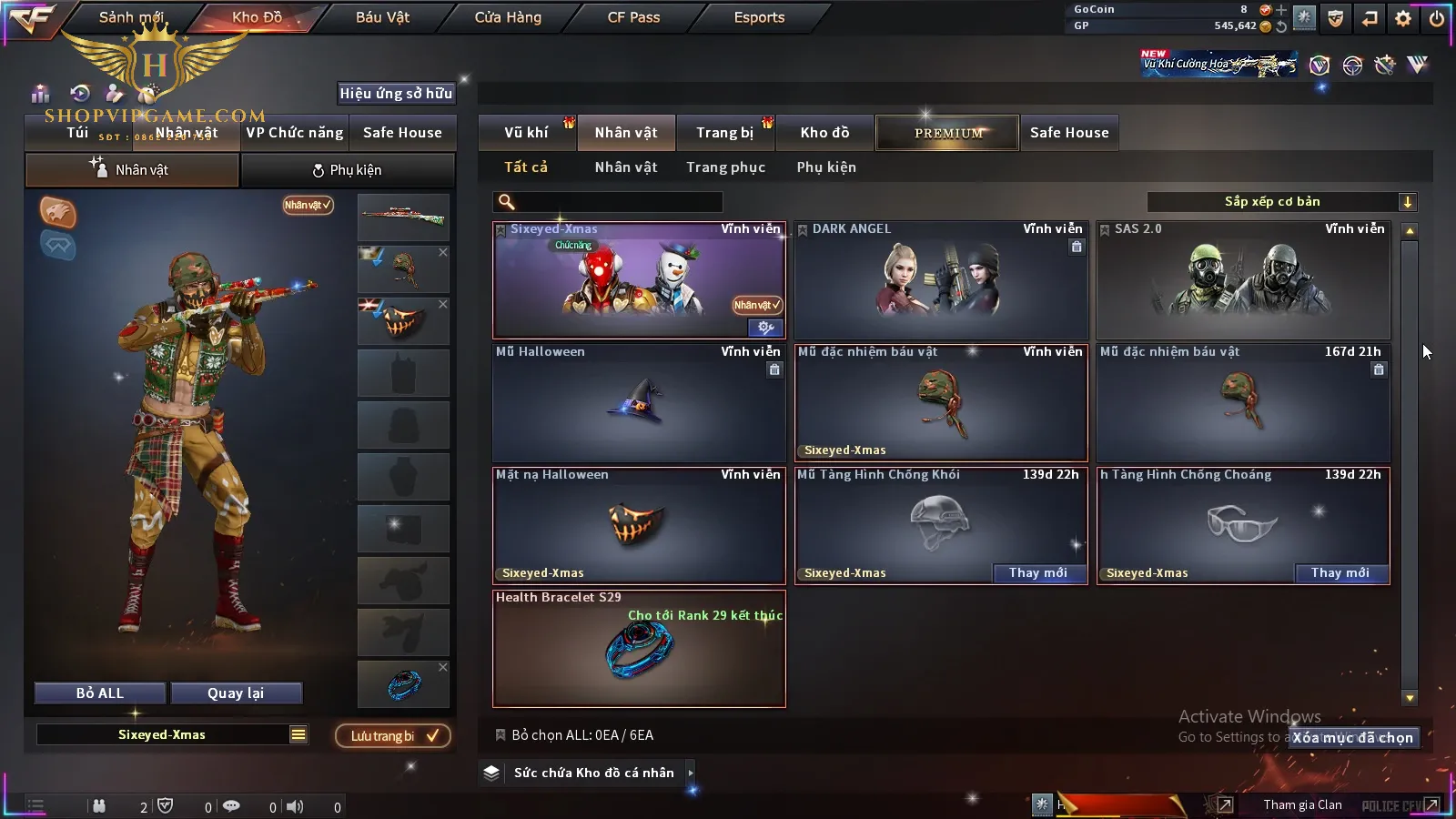Image resolution: width=1456 pixels, height=819 pixels.
Task: Filter by Trang phục subcategory
Action: (725, 167)
